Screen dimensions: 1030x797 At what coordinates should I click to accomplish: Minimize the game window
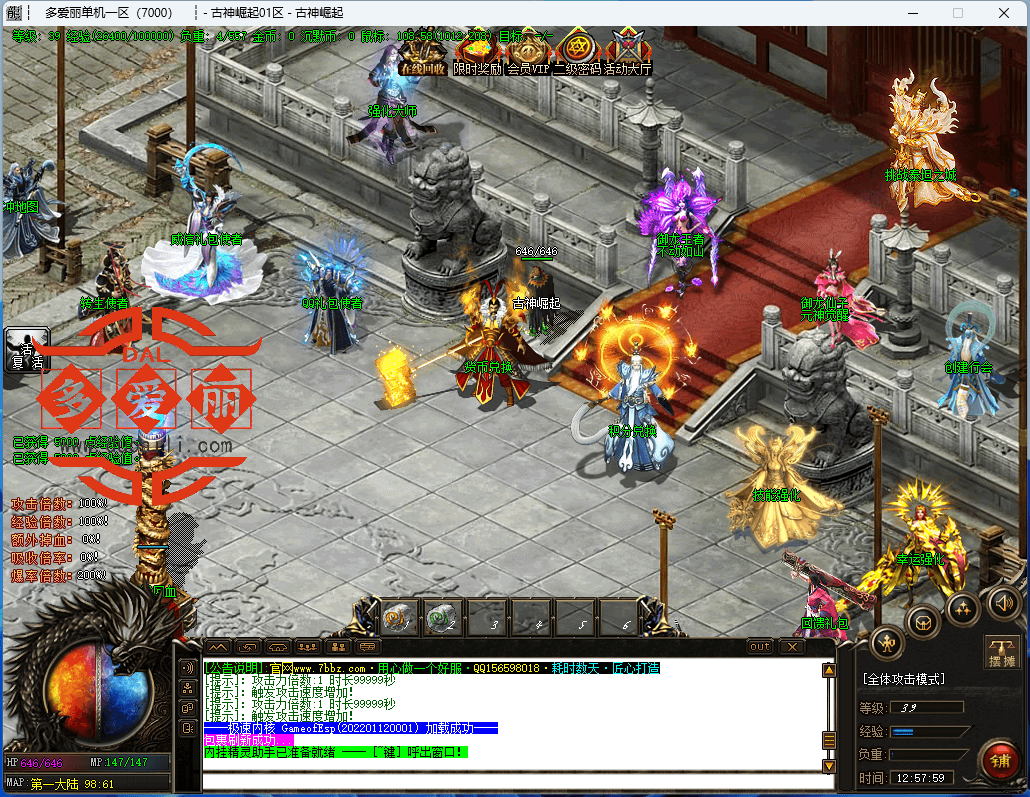[x=911, y=13]
